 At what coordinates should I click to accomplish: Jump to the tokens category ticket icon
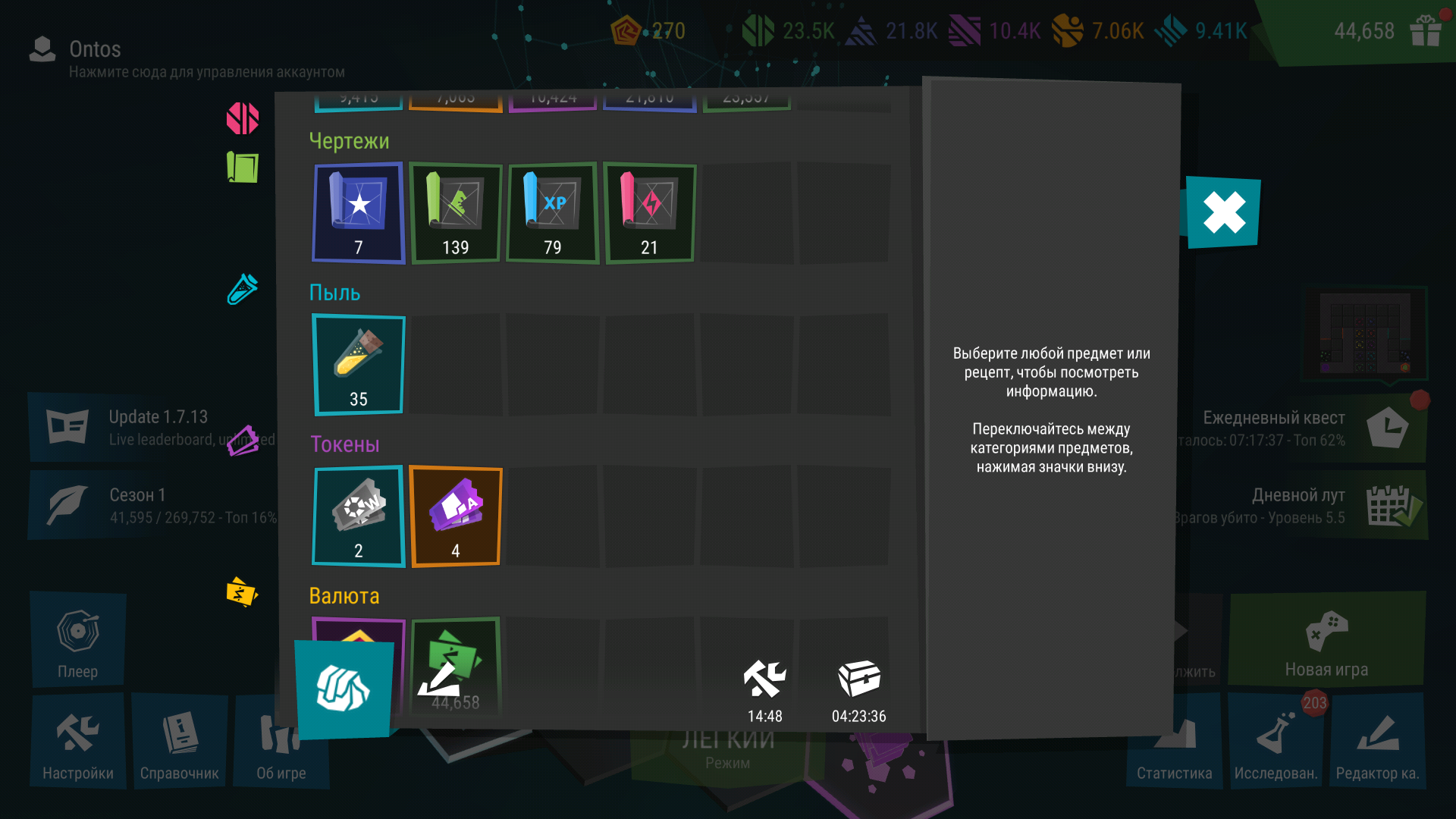click(243, 441)
